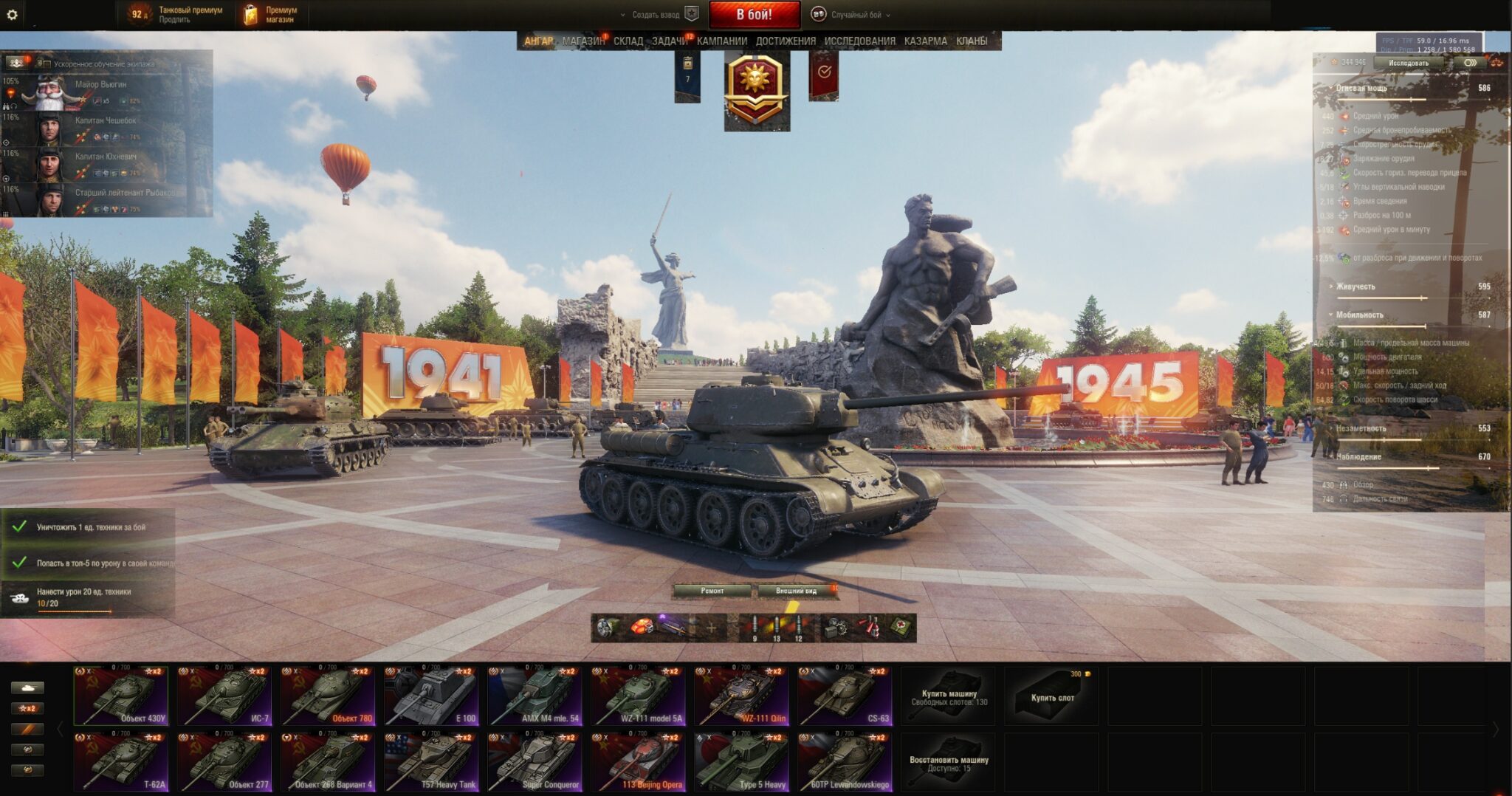Image resolution: width=1512 pixels, height=796 pixels.
Task: Open Восстановить машину vehicle restore
Action: click(x=949, y=763)
